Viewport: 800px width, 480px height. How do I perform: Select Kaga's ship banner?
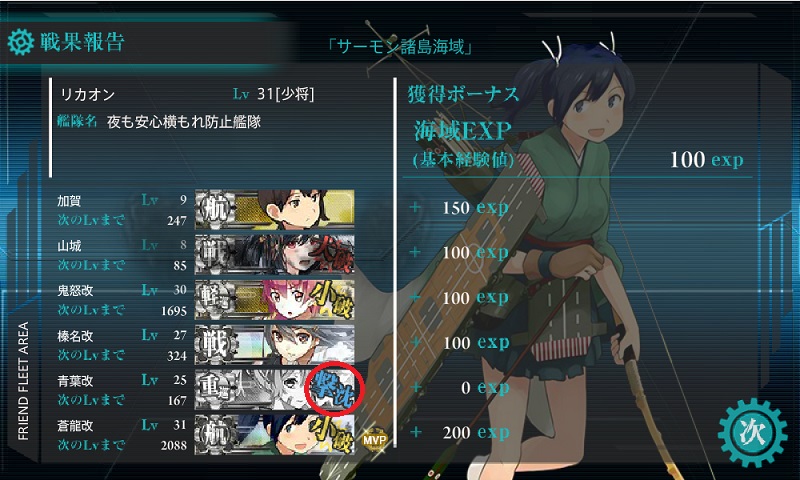pos(275,208)
